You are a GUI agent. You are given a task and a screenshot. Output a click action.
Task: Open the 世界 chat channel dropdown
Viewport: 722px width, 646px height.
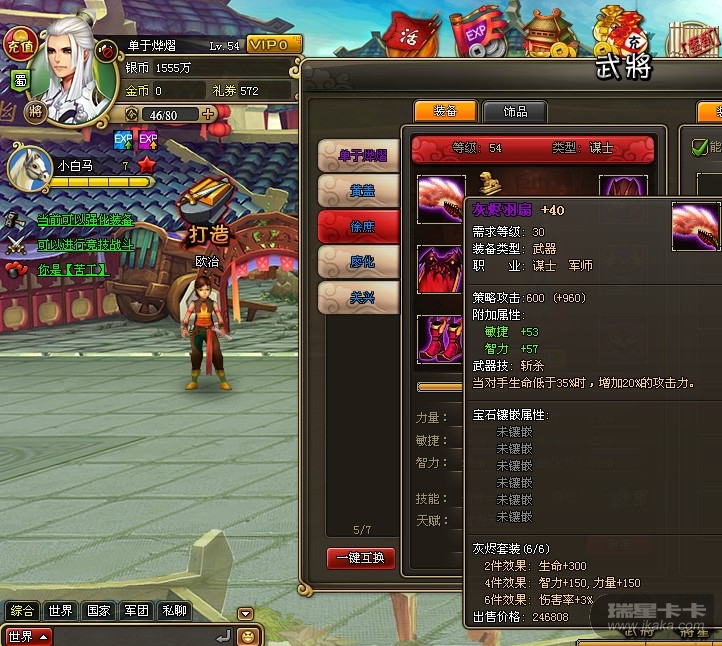click(28, 636)
